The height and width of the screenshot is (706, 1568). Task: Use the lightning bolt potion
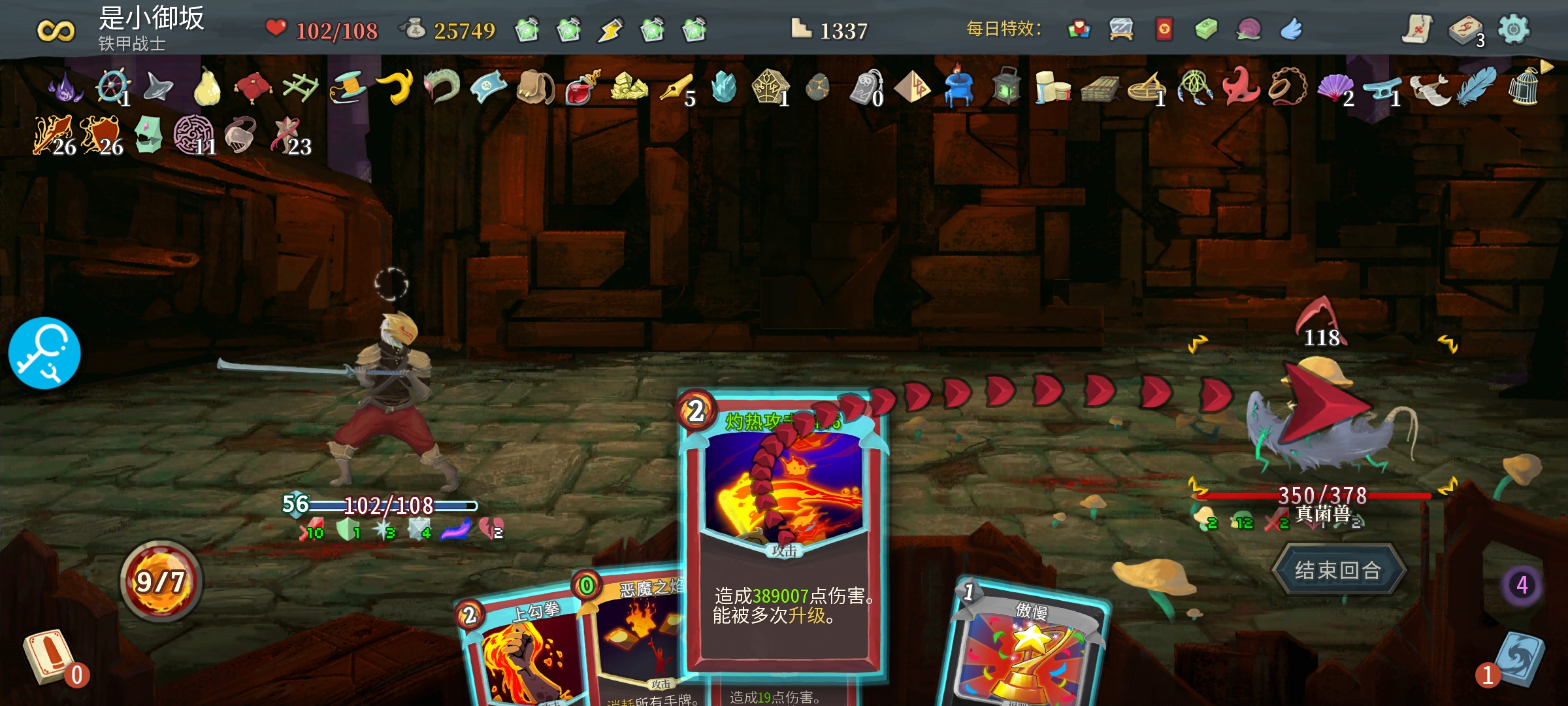[610, 30]
